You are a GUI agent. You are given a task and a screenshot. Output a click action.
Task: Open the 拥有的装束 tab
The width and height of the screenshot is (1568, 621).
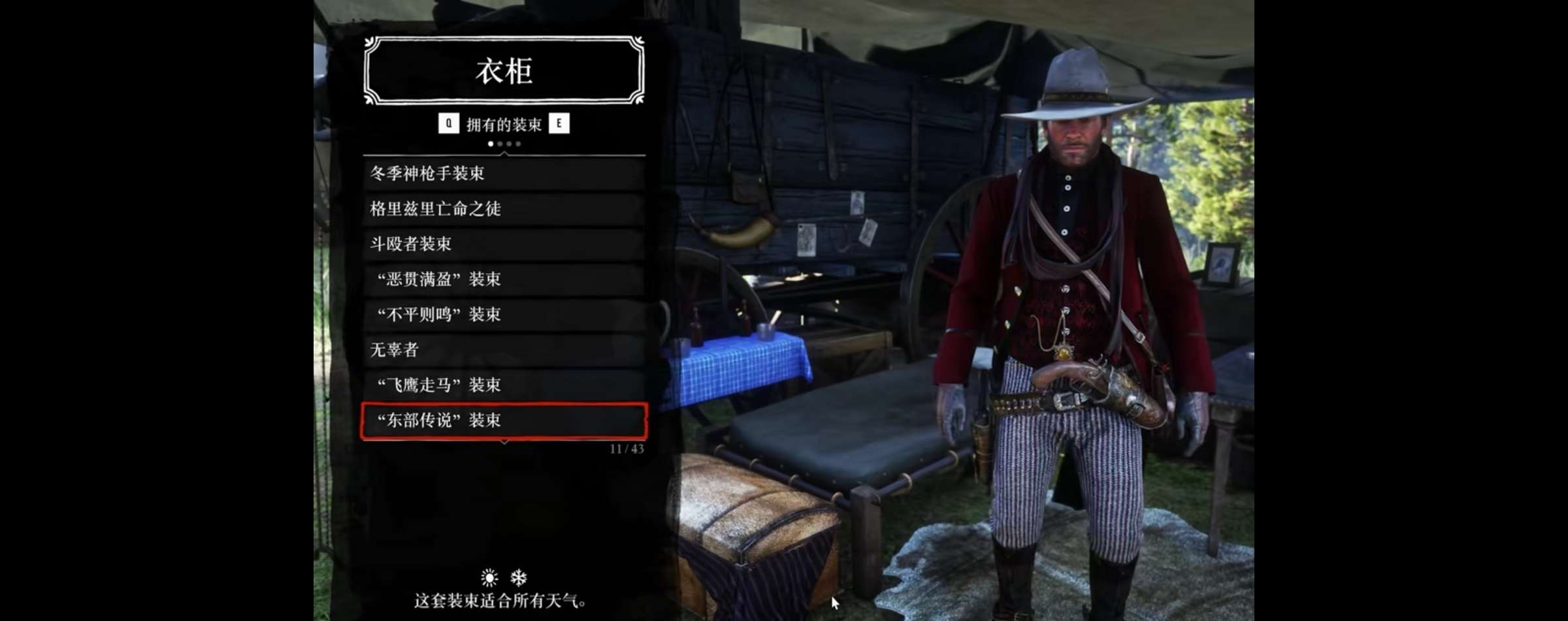(x=504, y=123)
